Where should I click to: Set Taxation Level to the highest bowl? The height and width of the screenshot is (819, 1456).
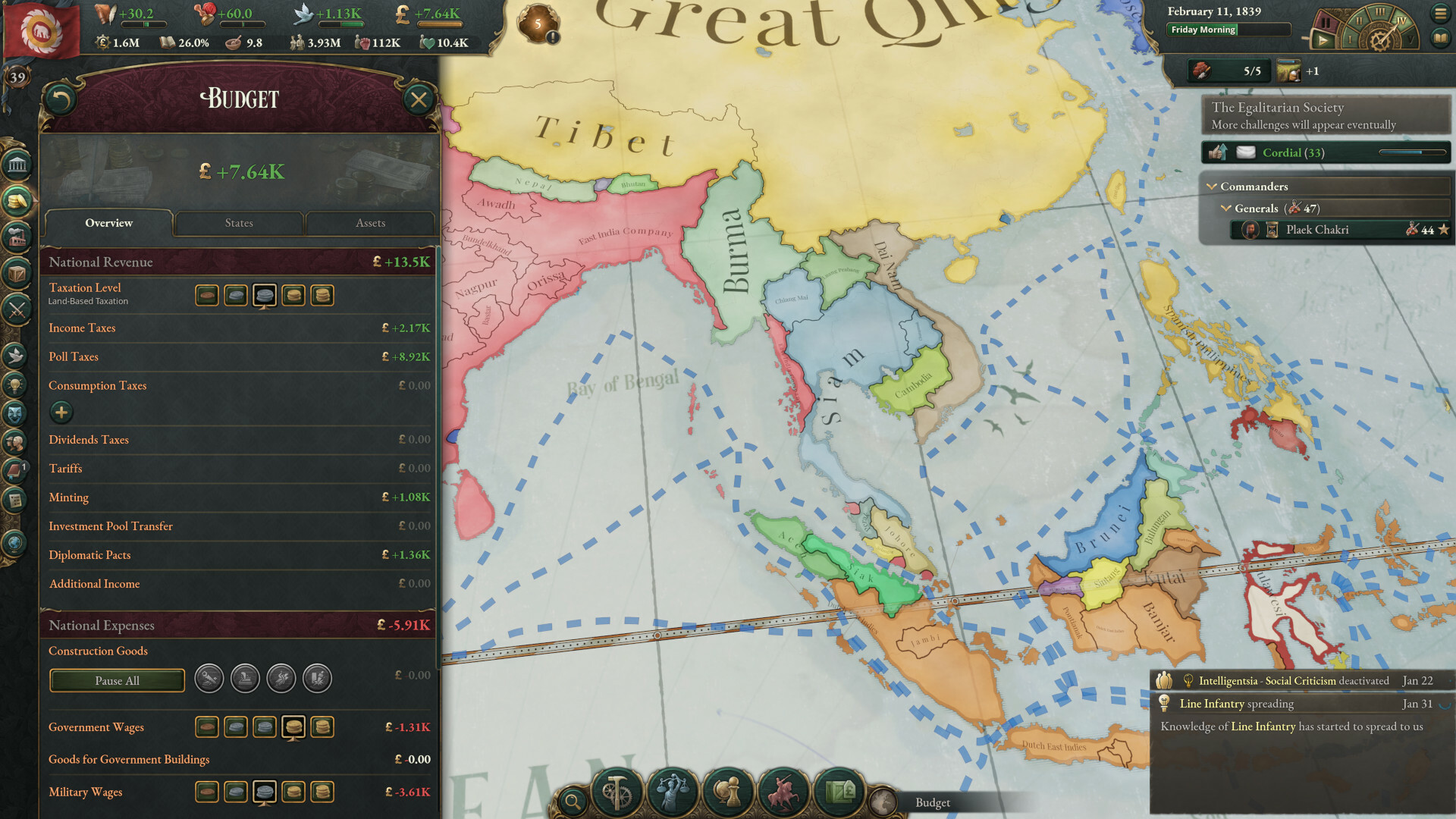coord(322,296)
